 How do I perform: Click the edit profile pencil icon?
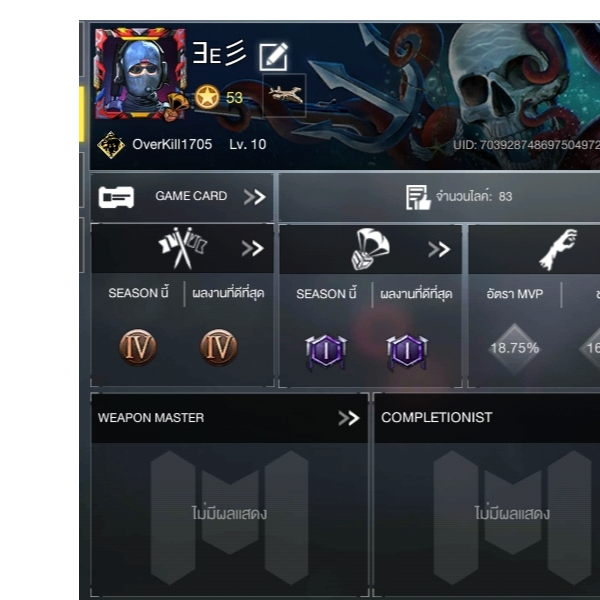click(x=273, y=57)
